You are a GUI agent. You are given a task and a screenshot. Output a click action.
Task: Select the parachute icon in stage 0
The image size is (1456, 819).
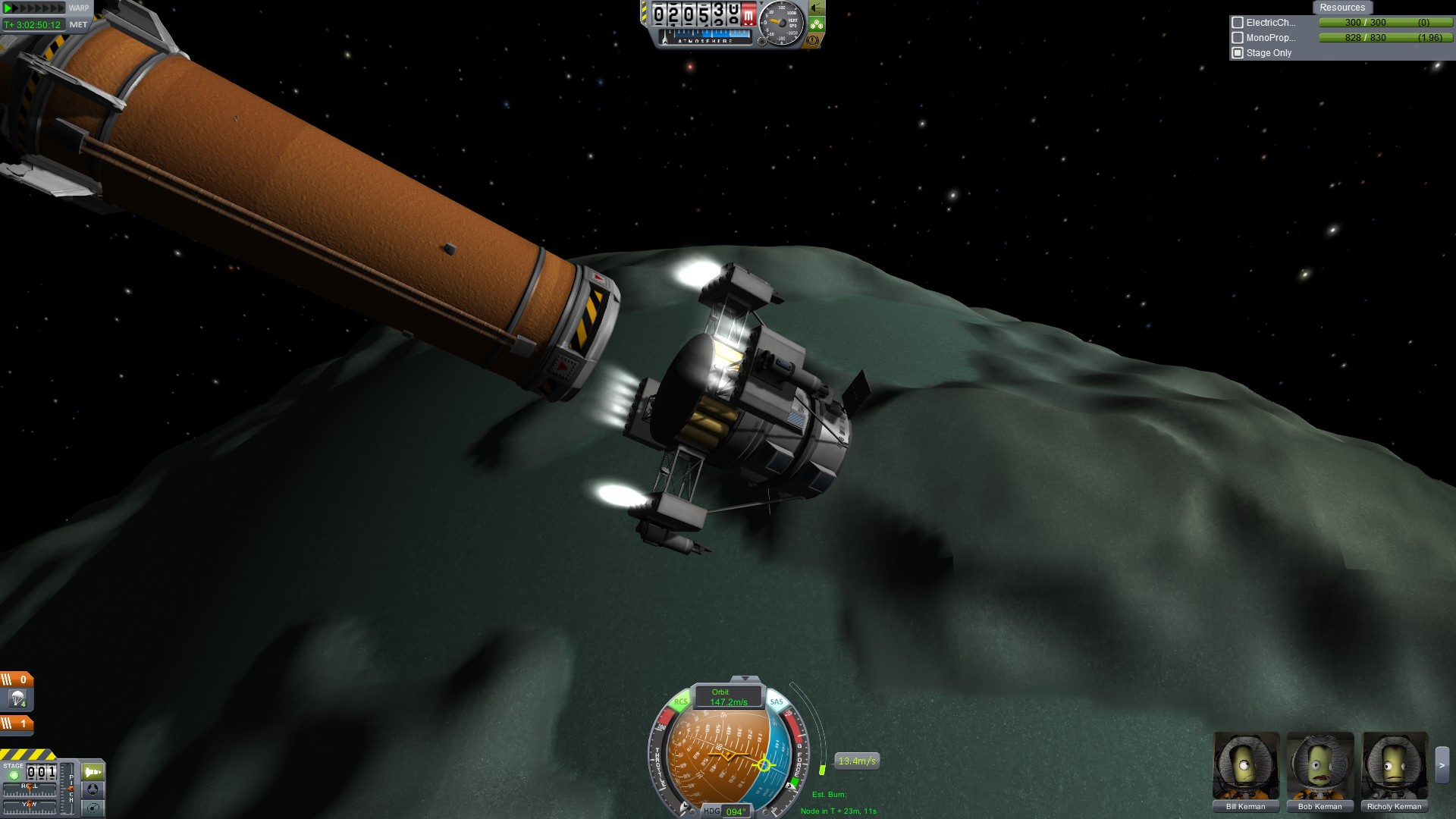18,698
